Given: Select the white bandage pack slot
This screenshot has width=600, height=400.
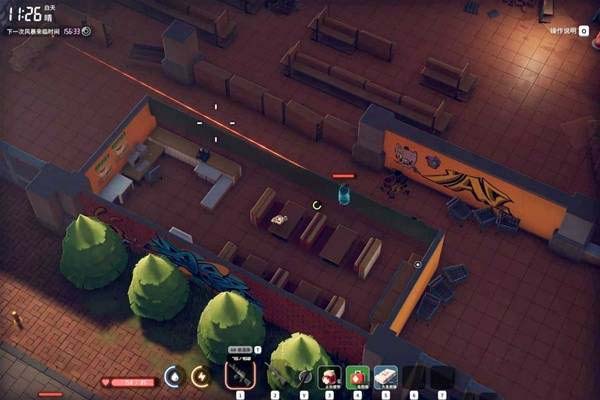Looking at the screenshot, I should (x=386, y=377).
